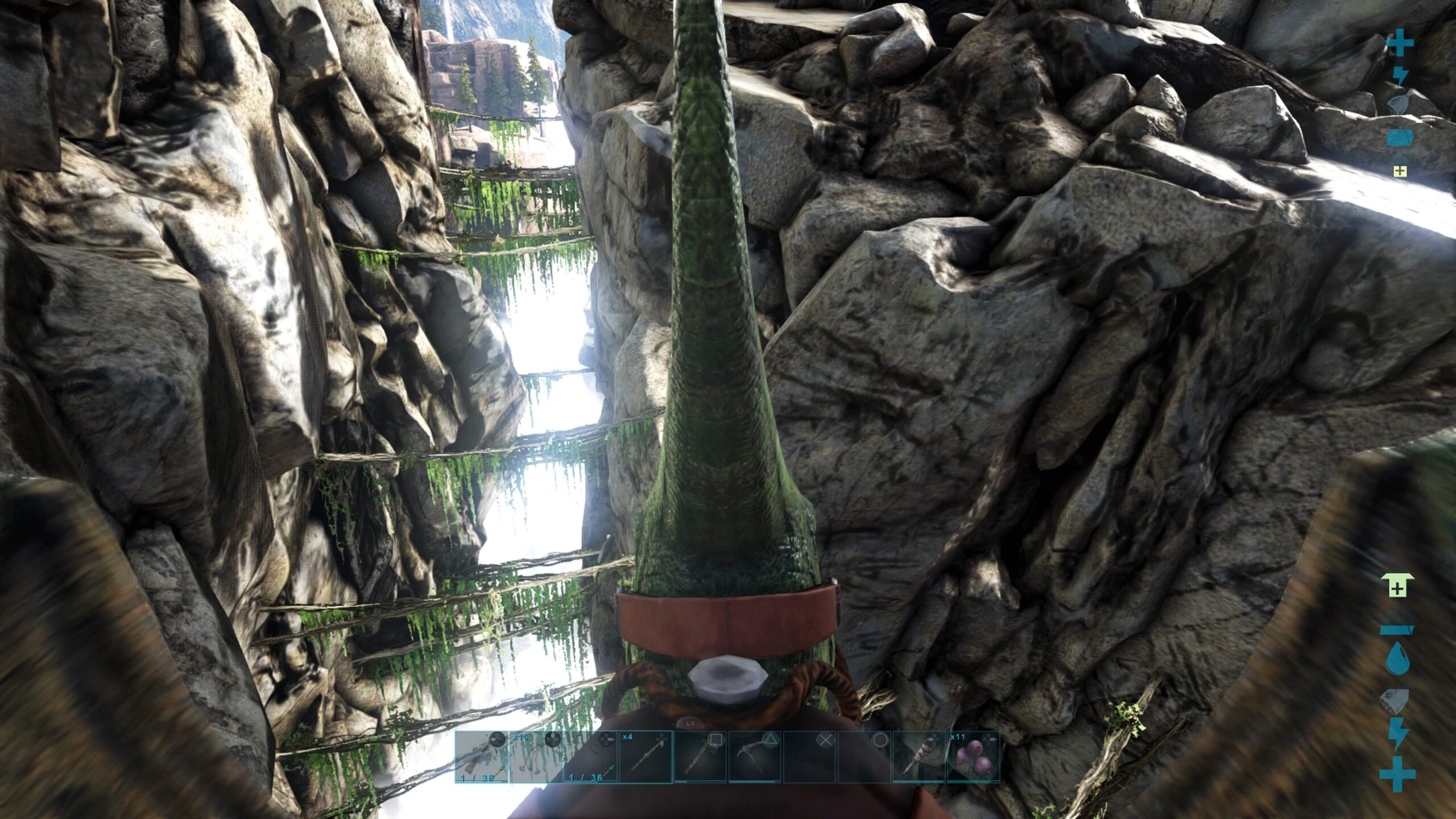Click the small yellow plus level-up icon

(1400, 171)
